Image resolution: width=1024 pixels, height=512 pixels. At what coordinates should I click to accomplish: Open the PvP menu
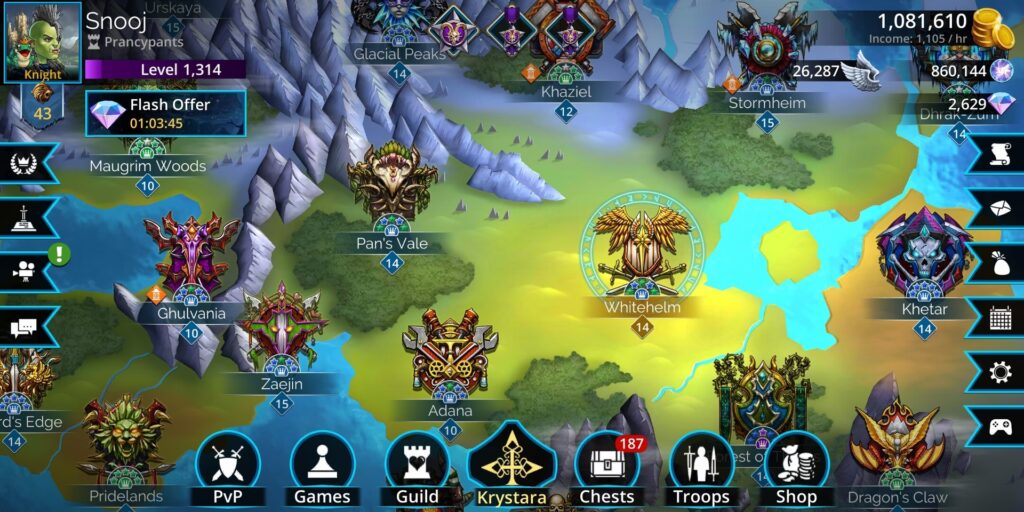tap(227, 468)
